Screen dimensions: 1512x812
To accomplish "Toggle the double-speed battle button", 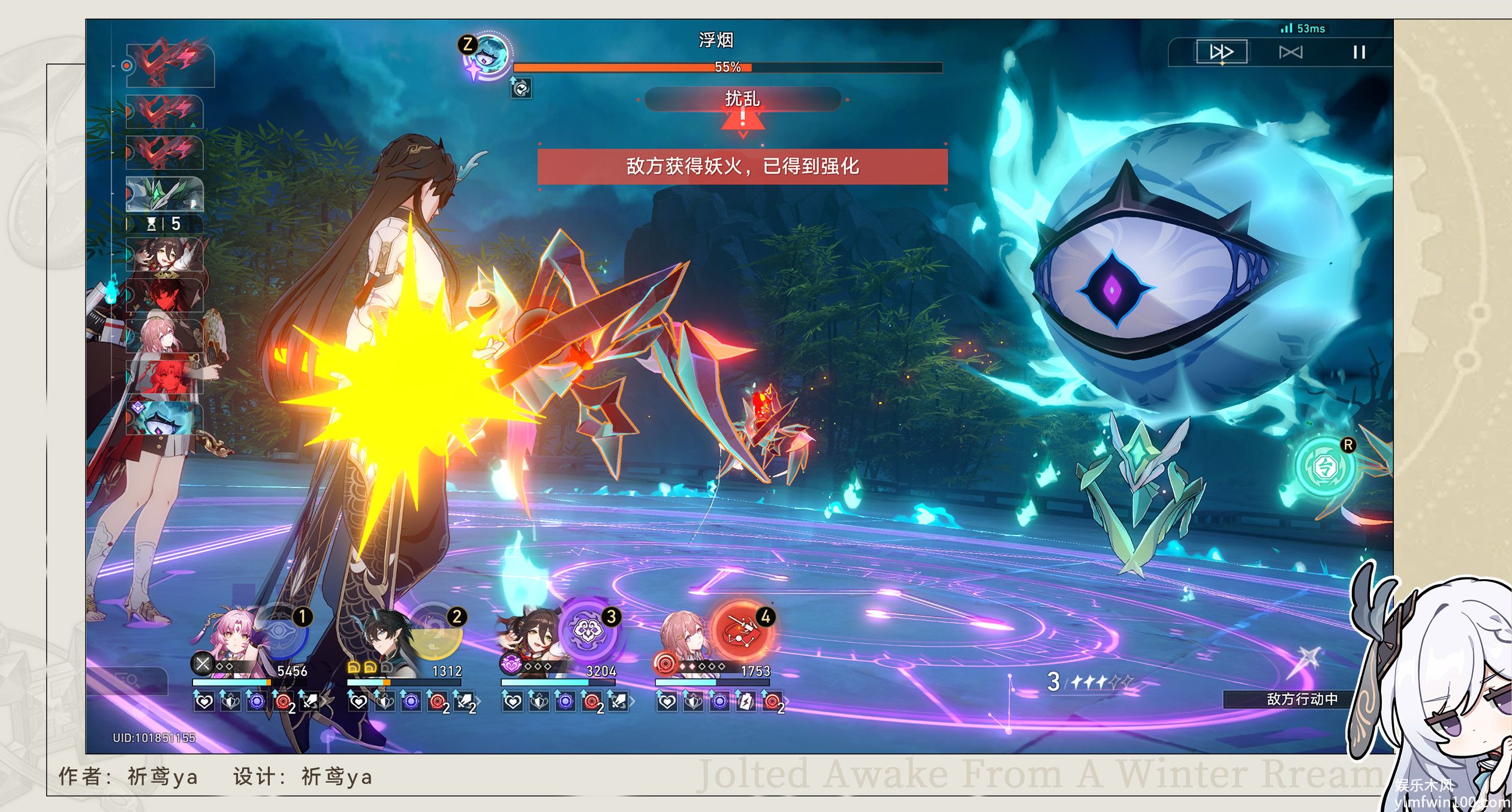I will [x=1221, y=52].
